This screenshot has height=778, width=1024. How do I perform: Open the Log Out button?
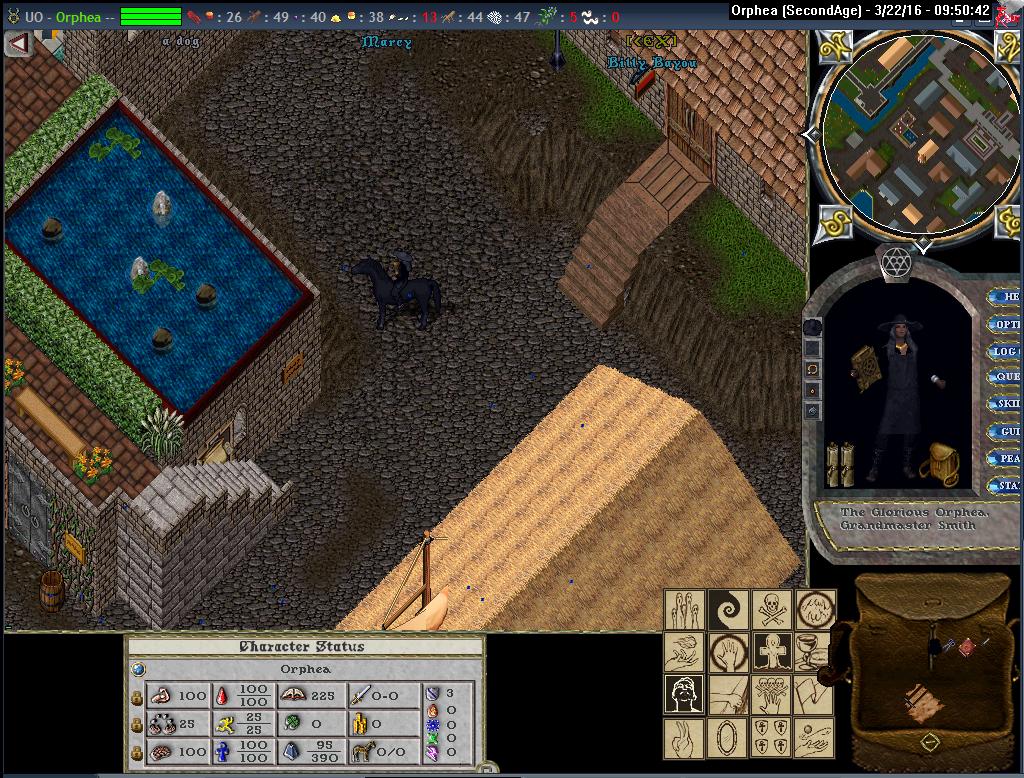tap(1005, 351)
